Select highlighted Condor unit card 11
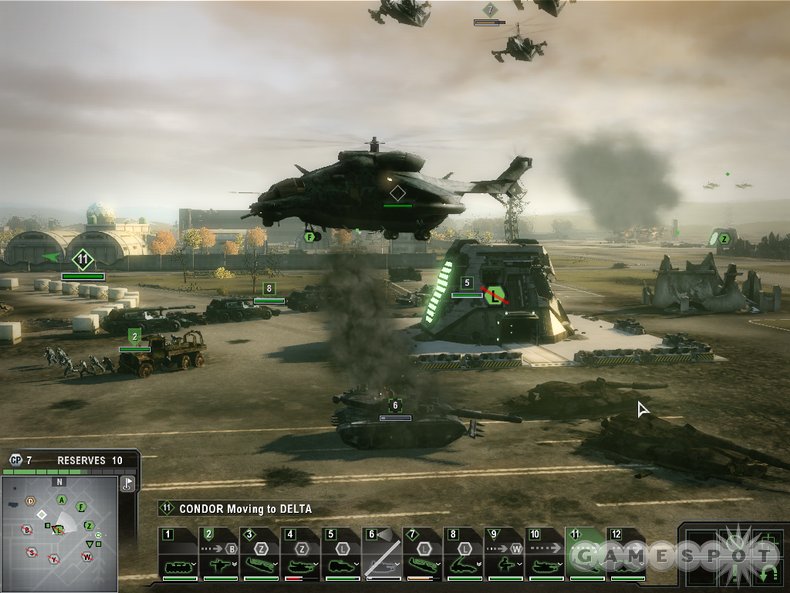Image resolution: width=790 pixels, height=593 pixels. (585, 555)
